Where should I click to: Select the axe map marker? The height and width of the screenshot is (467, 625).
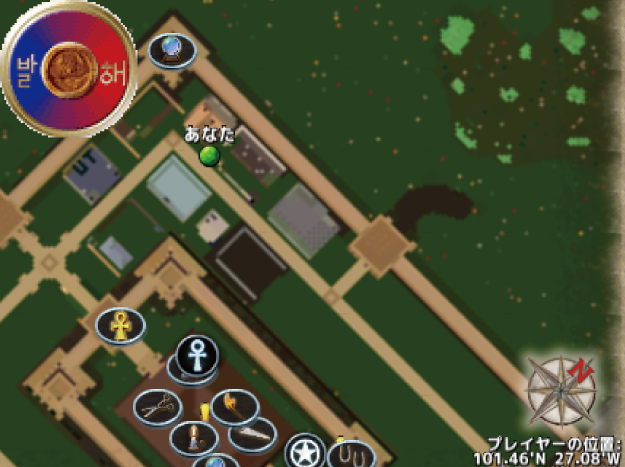[234, 405]
